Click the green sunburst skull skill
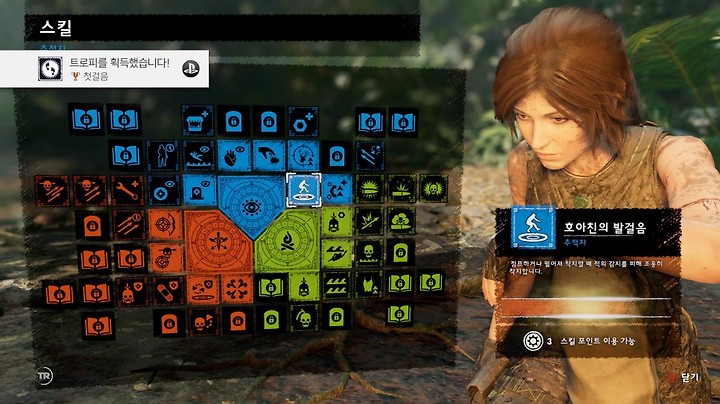Image resolution: width=720 pixels, height=404 pixels. coord(433,188)
